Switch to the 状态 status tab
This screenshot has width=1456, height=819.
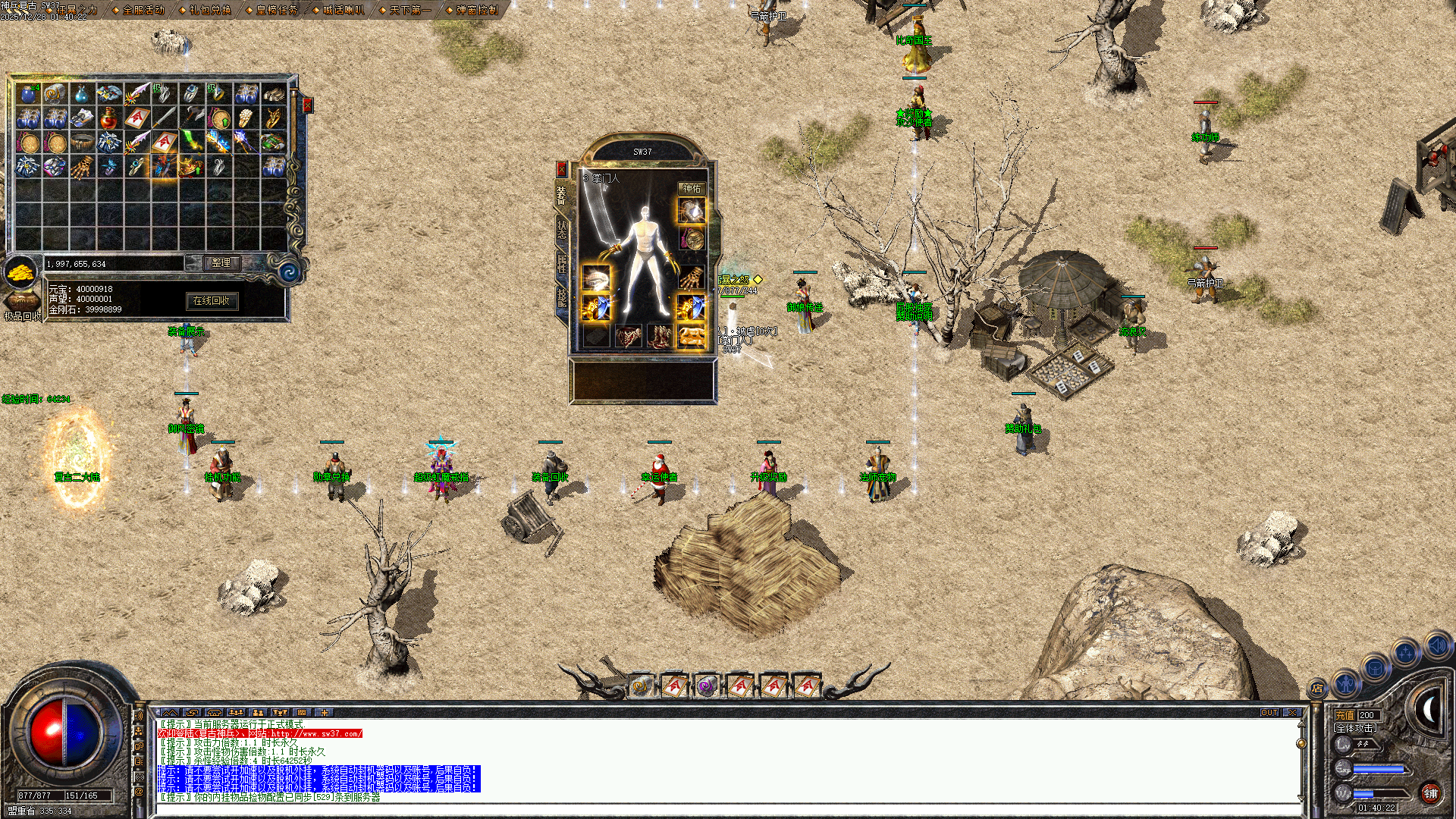click(562, 228)
